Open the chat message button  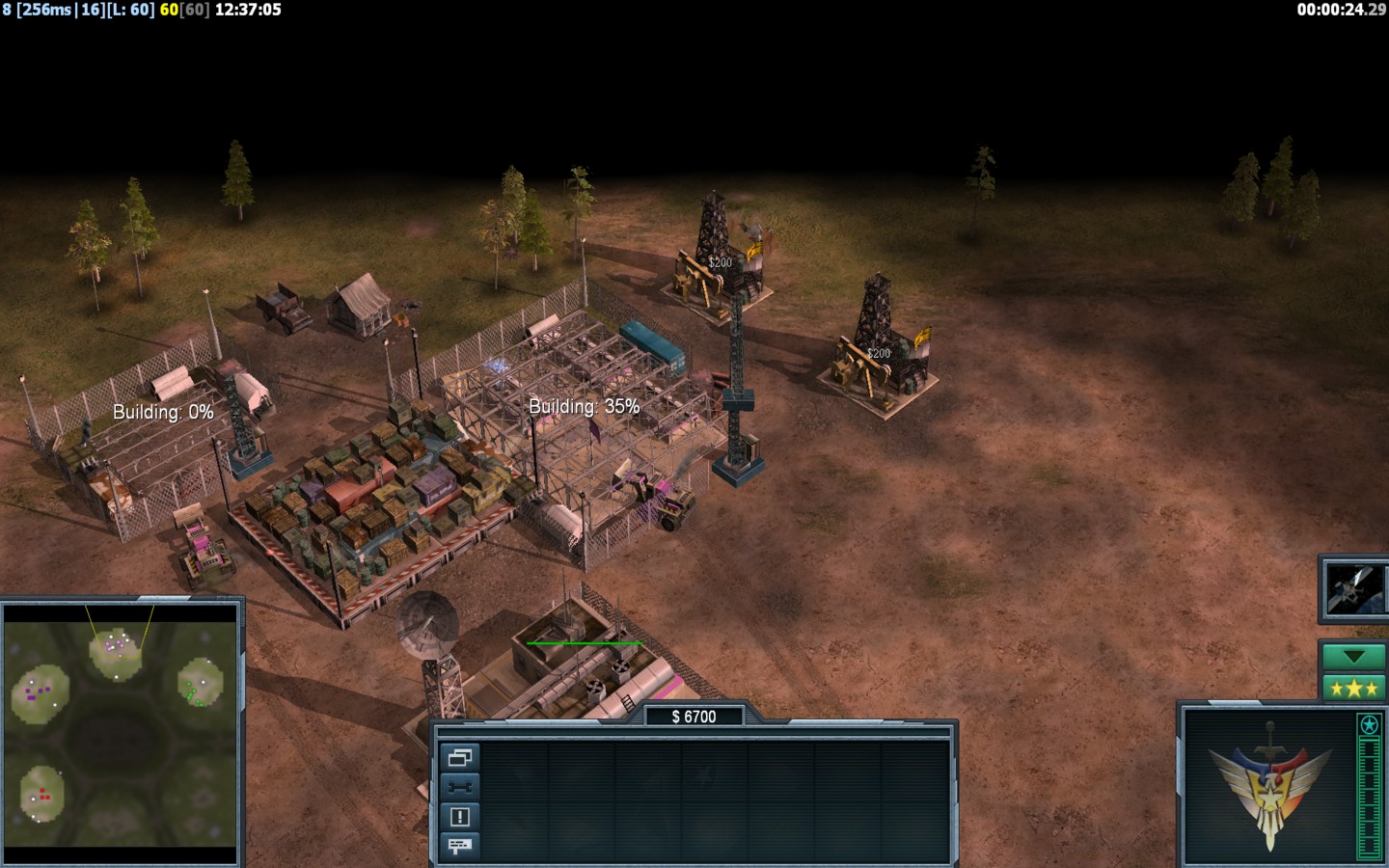[459, 846]
